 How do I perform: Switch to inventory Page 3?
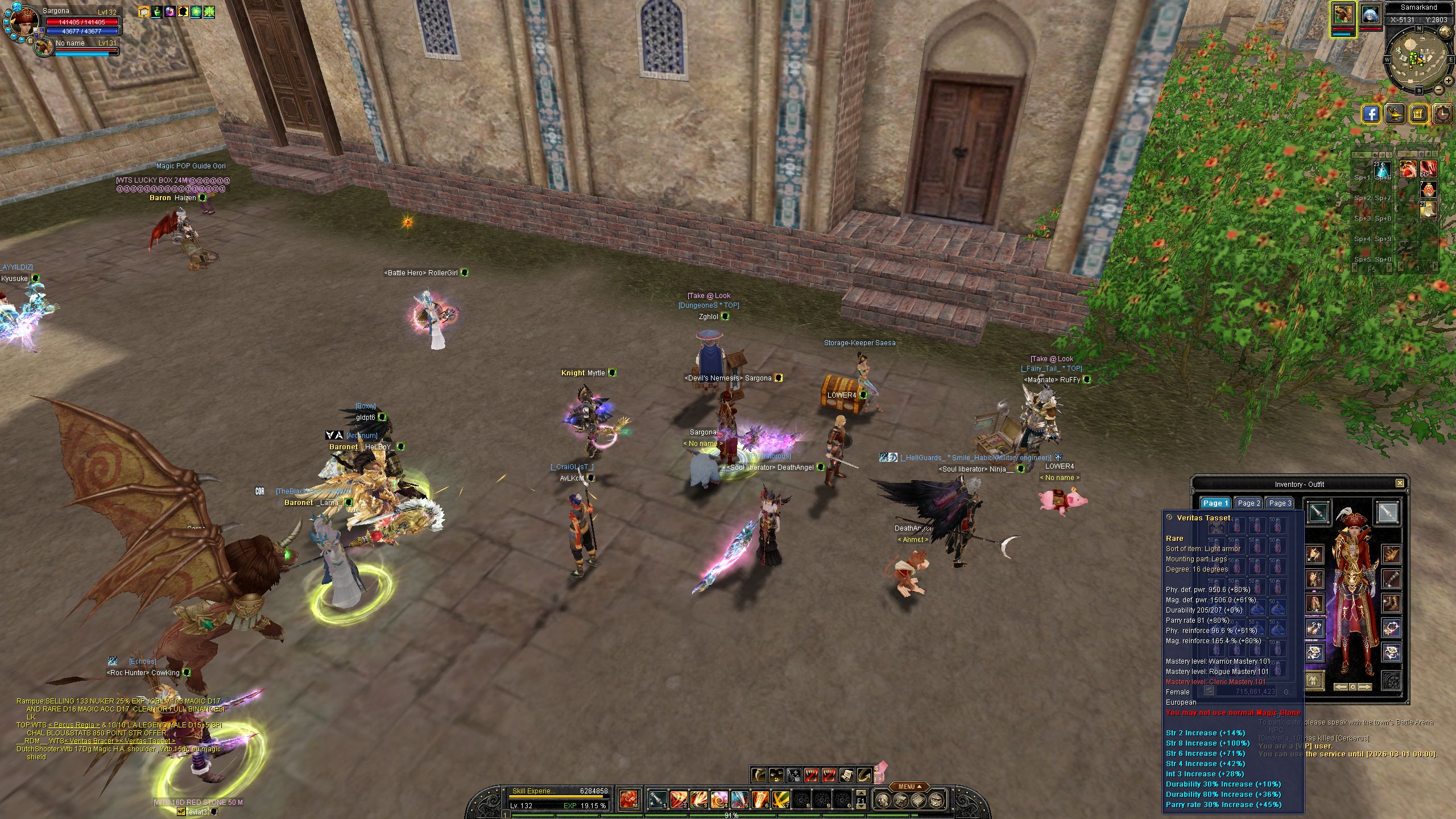(x=1280, y=503)
